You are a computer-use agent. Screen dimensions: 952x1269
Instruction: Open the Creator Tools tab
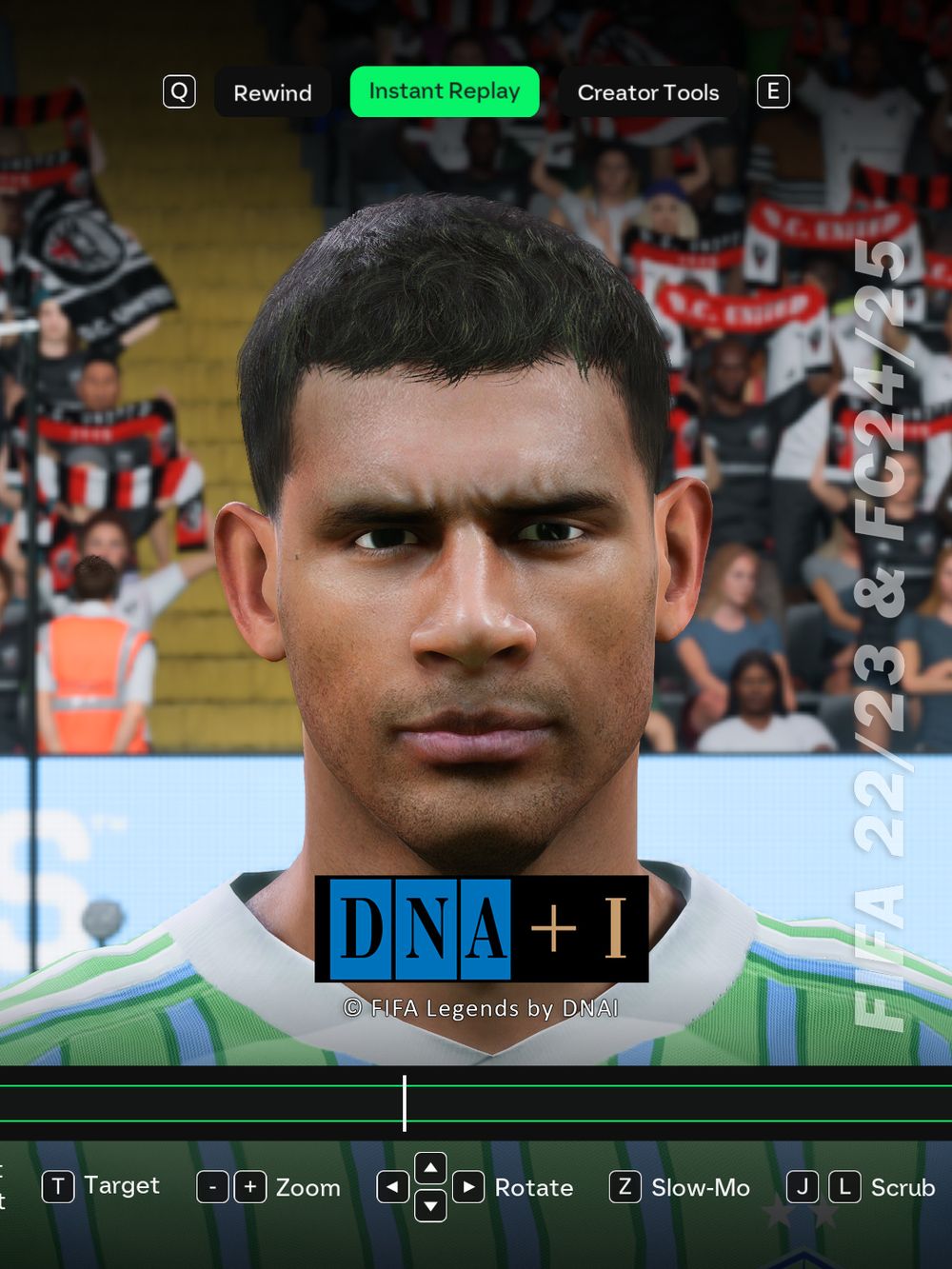pyautogui.click(x=647, y=92)
